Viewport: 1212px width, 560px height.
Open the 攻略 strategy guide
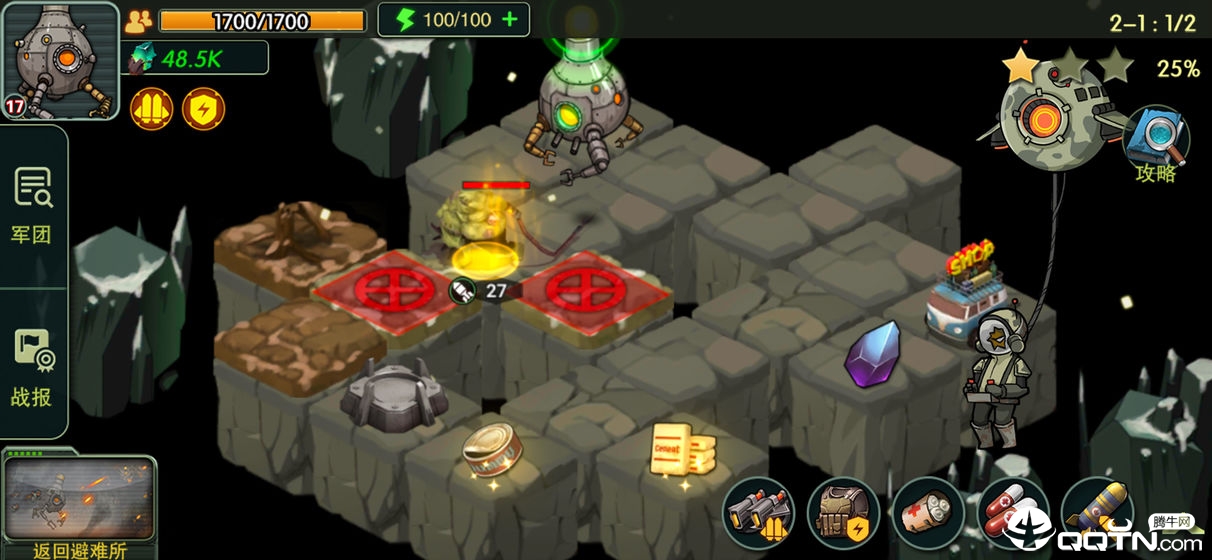click(1156, 146)
